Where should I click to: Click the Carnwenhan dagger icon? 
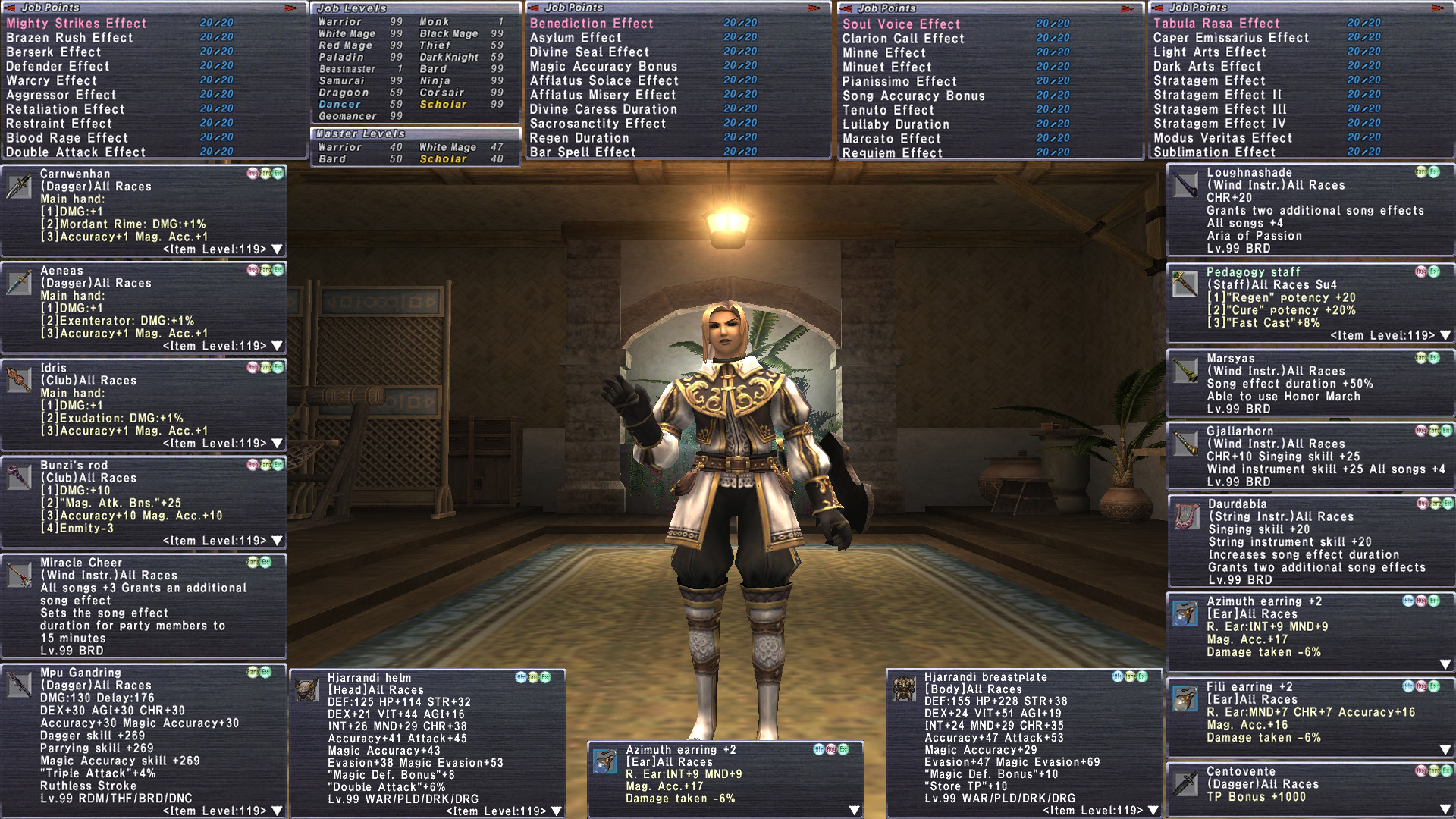pos(19,186)
